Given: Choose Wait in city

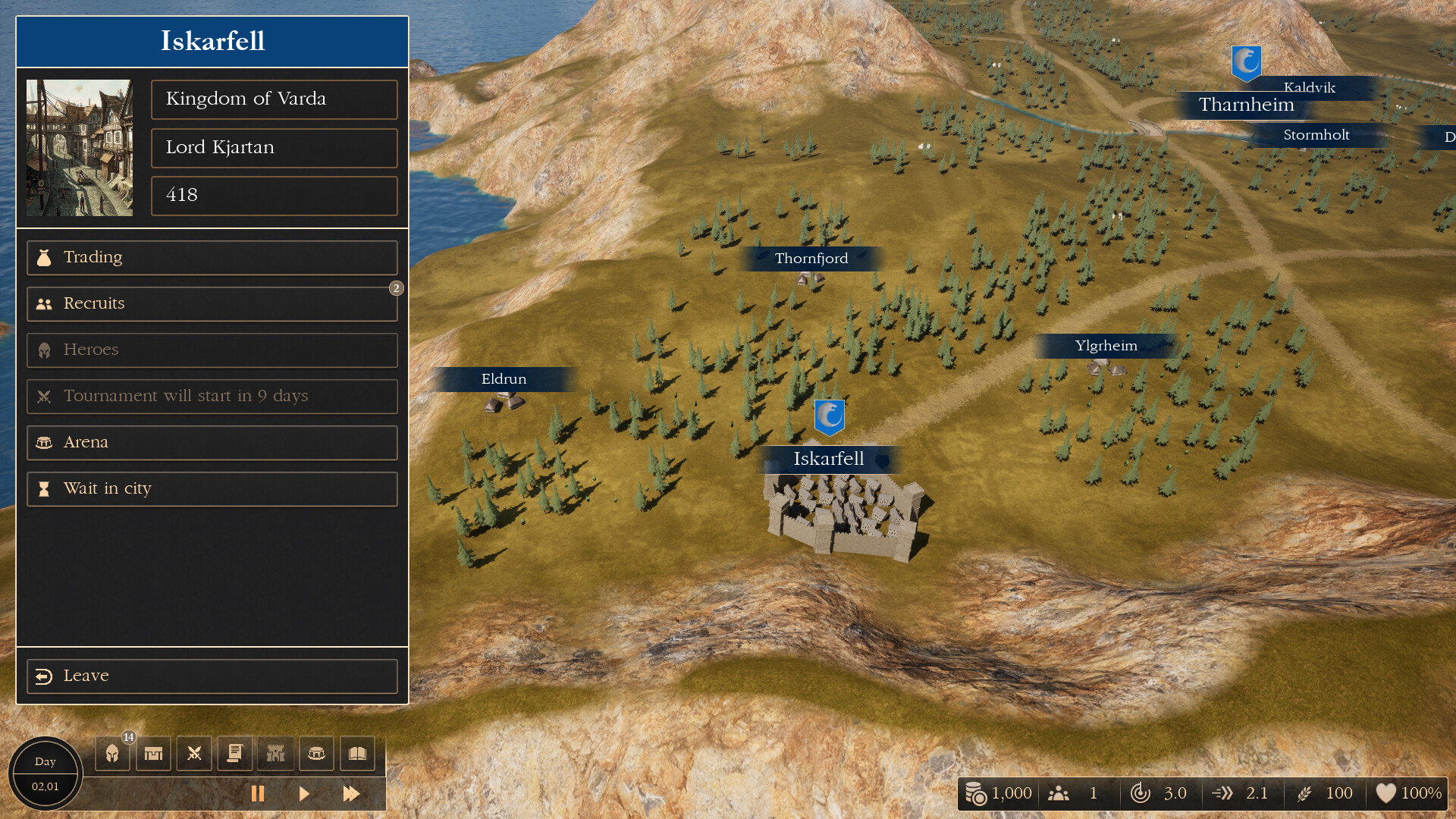Looking at the screenshot, I should click(212, 489).
